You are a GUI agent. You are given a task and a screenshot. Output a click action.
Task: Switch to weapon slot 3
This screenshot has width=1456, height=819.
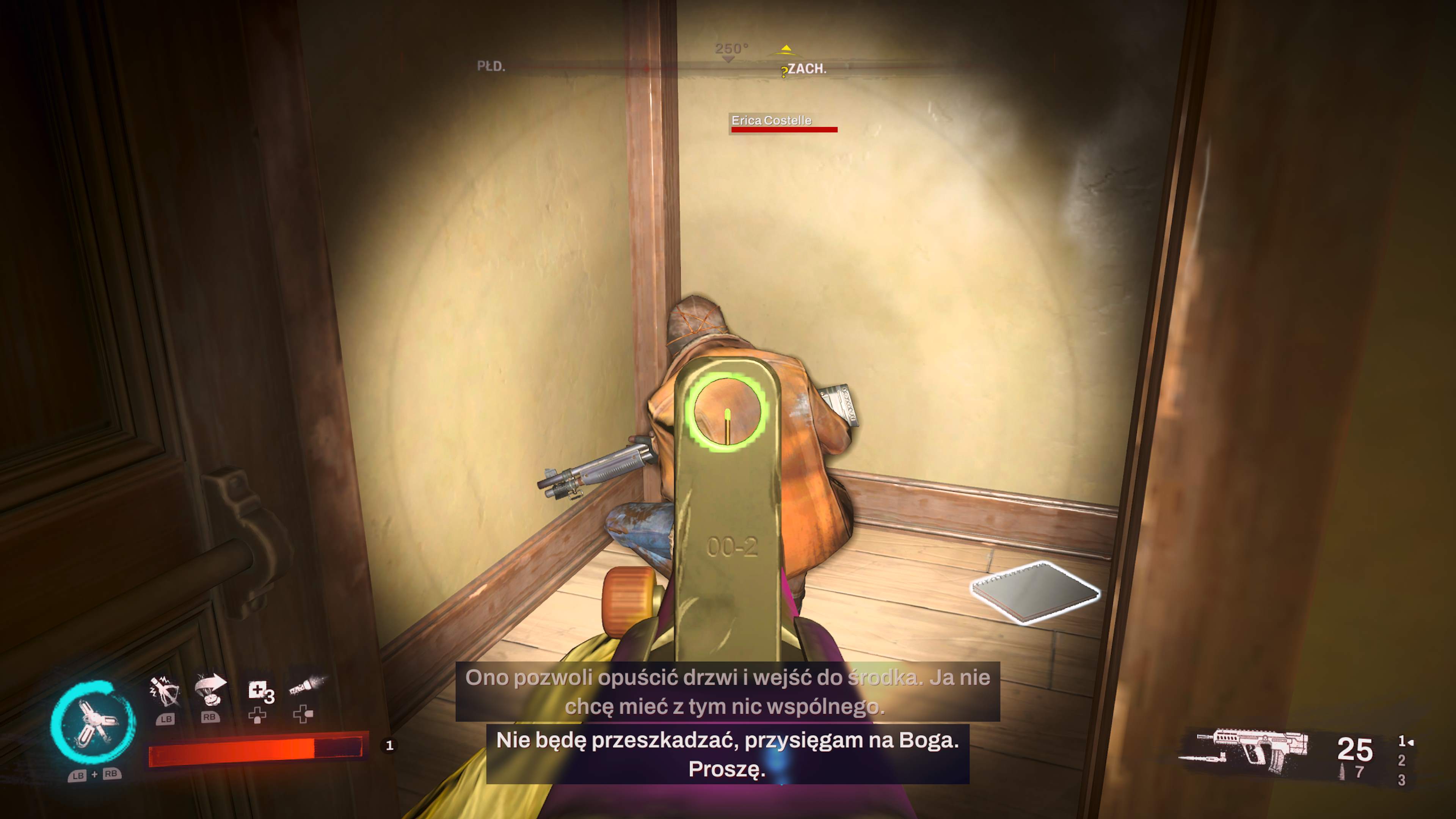click(1401, 781)
